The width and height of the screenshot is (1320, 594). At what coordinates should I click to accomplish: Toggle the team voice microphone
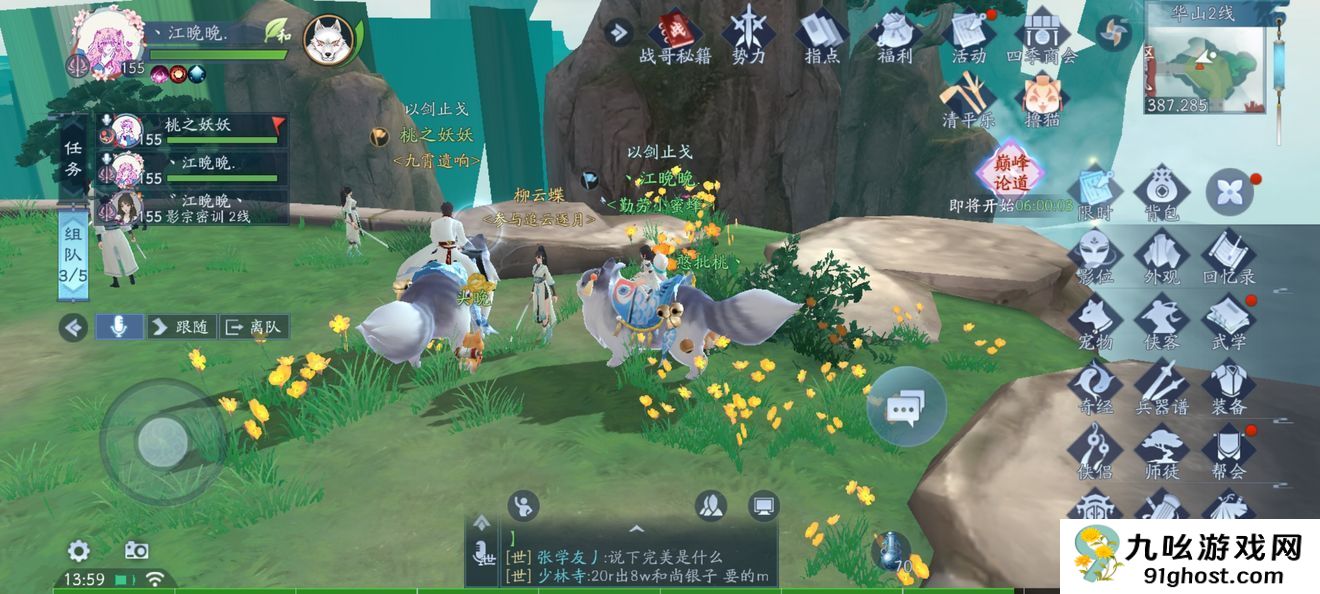point(118,326)
